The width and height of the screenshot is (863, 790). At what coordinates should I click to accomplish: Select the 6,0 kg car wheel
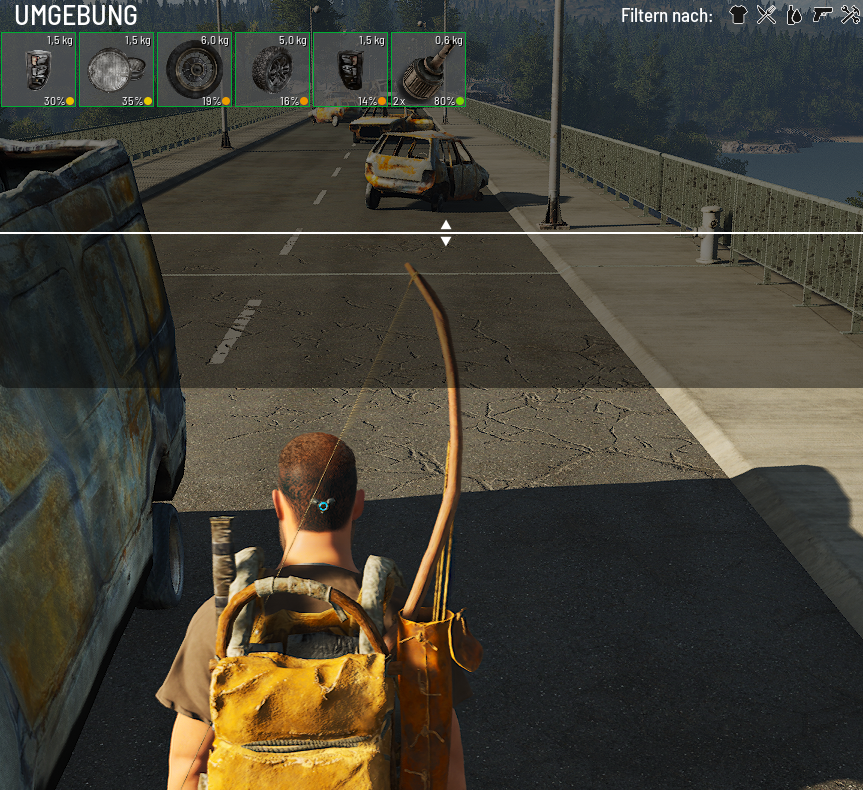tap(195, 70)
